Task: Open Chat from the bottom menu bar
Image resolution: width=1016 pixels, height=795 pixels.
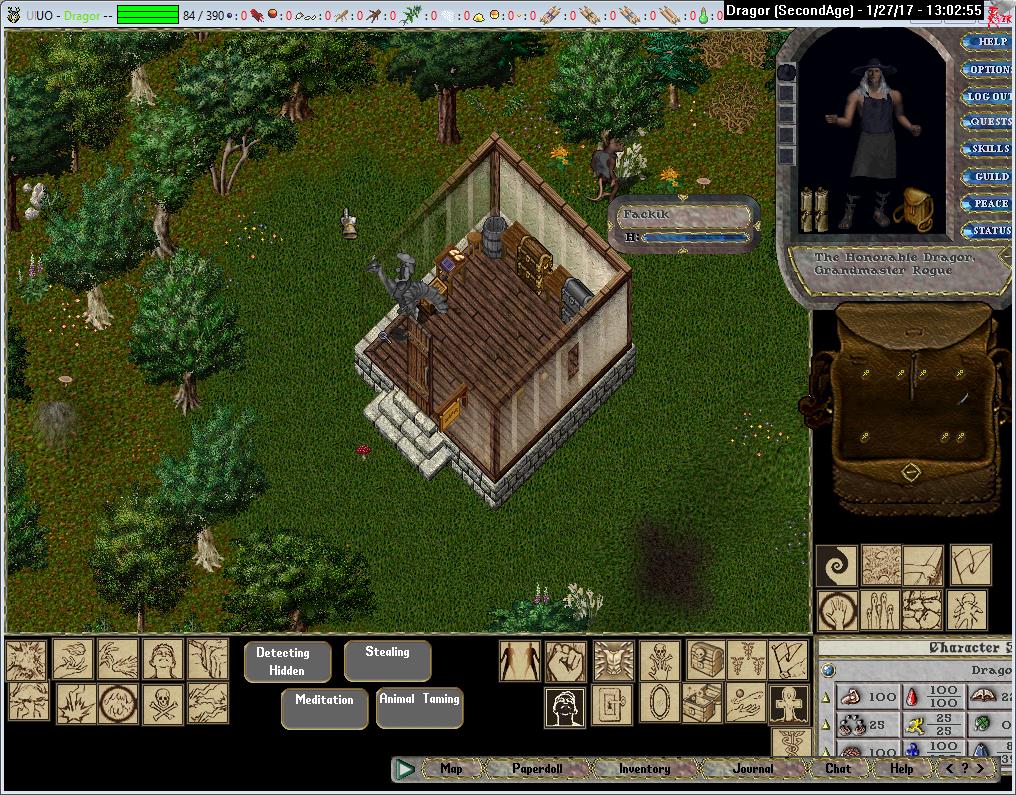Action: [x=838, y=769]
